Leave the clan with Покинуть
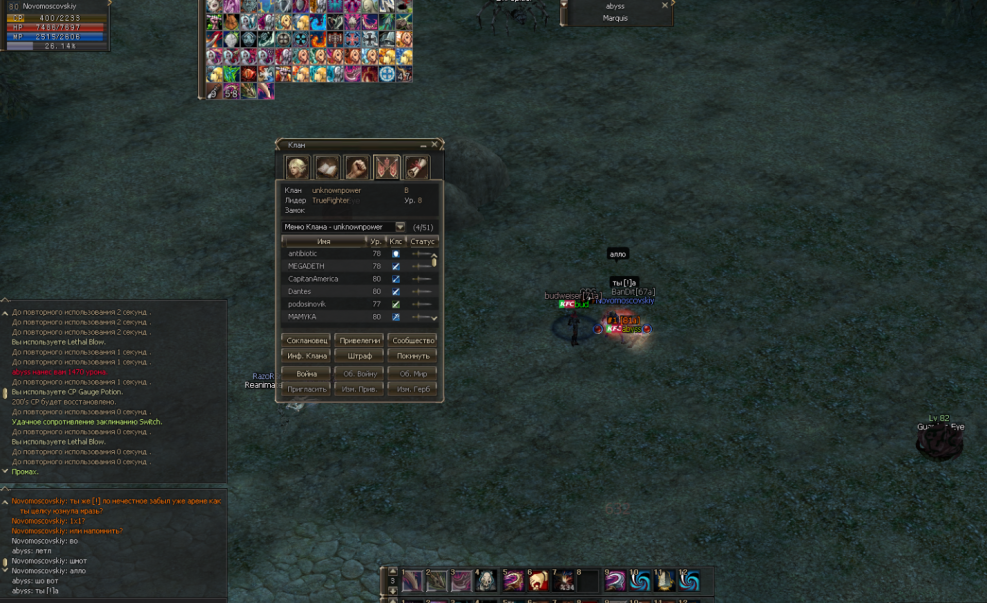This screenshot has width=987, height=603. click(x=413, y=356)
